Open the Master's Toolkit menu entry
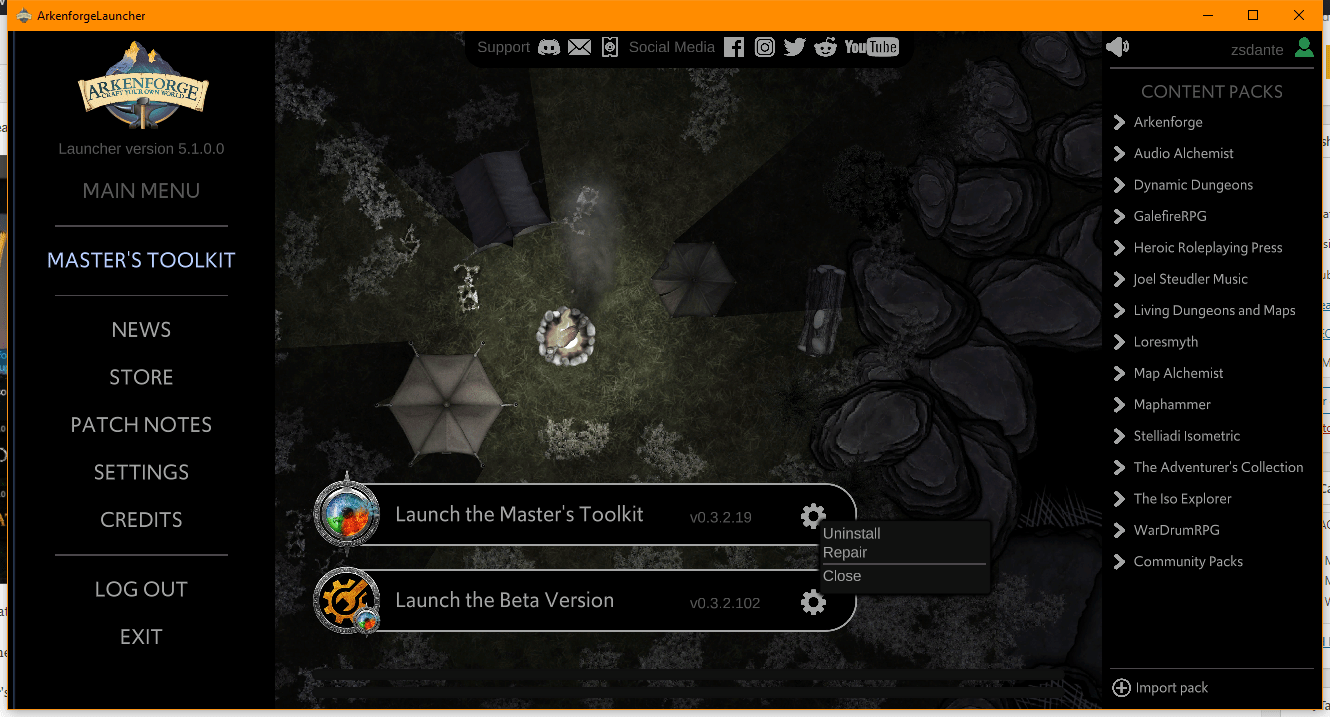Screen dimensions: 1330x717 tap(141, 260)
